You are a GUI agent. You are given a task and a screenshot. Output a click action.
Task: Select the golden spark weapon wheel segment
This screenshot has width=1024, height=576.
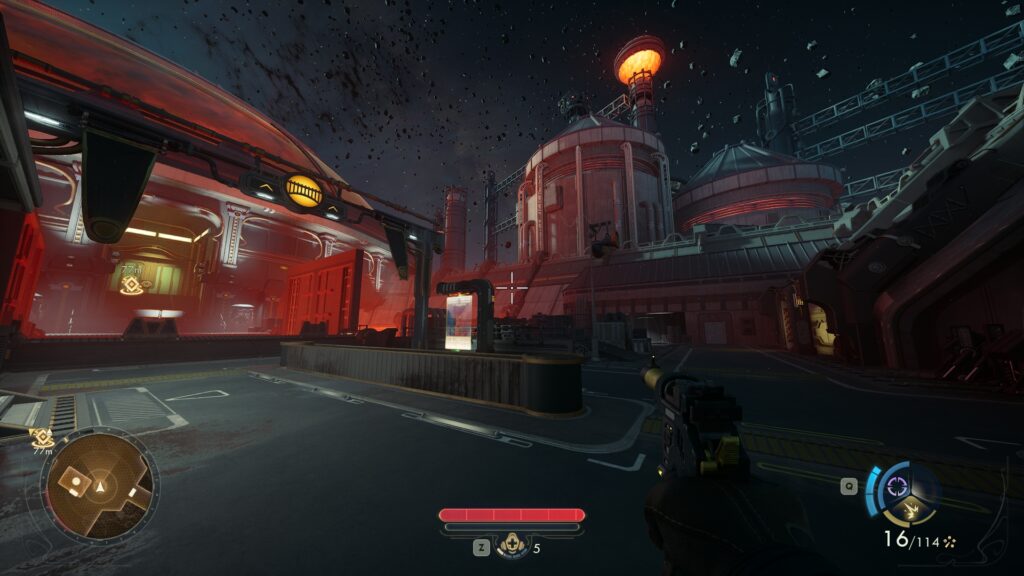coord(910,512)
